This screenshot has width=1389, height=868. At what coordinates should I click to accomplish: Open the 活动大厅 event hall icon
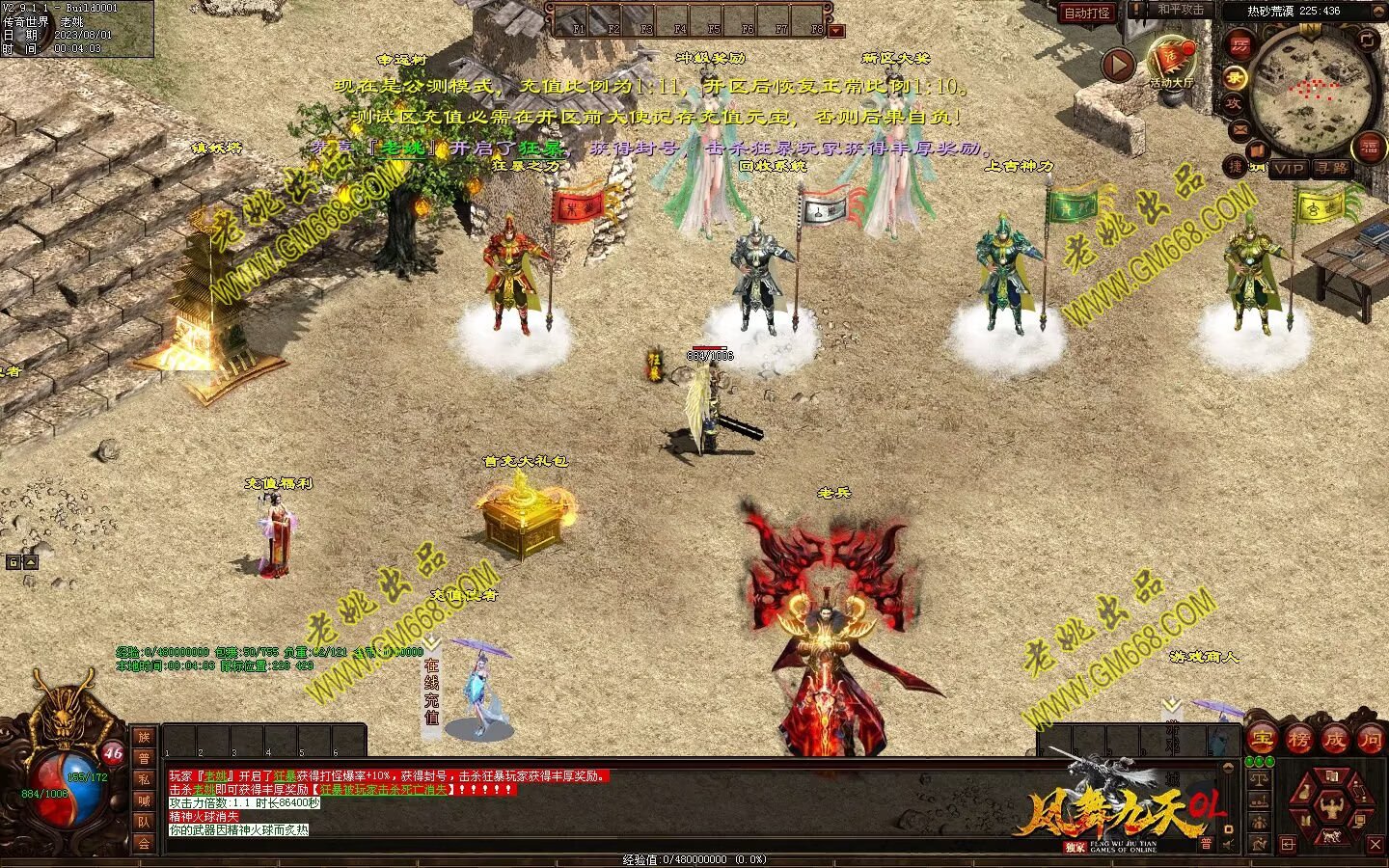(1170, 59)
